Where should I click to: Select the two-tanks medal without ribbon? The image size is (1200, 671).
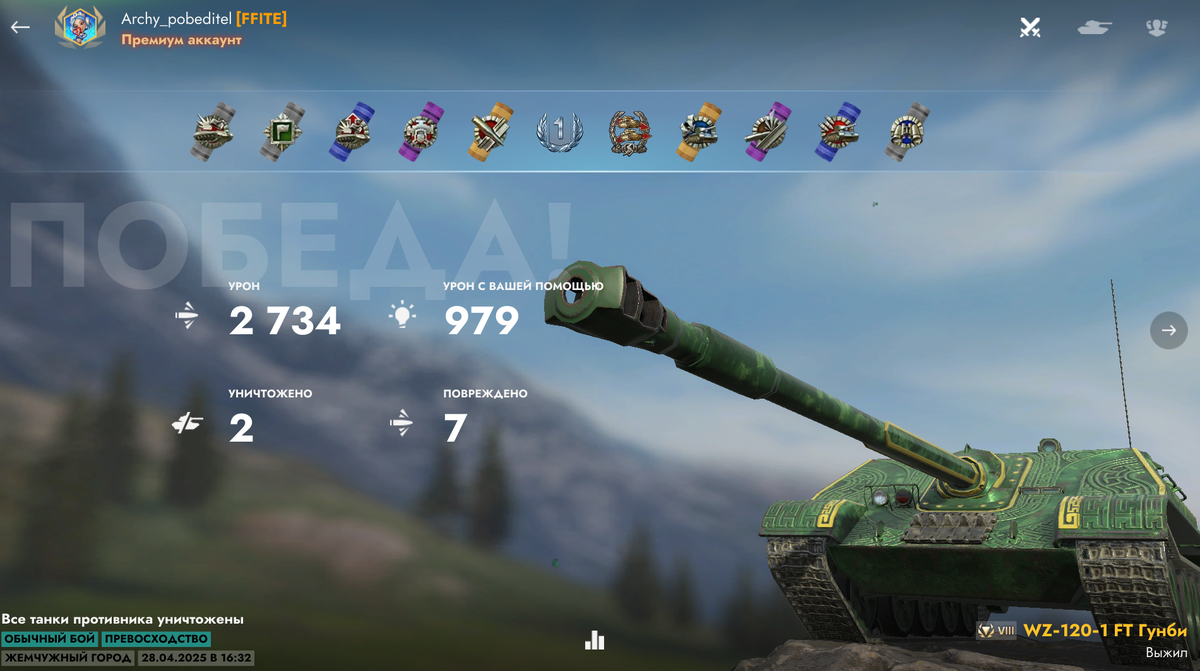click(x=629, y=132)
